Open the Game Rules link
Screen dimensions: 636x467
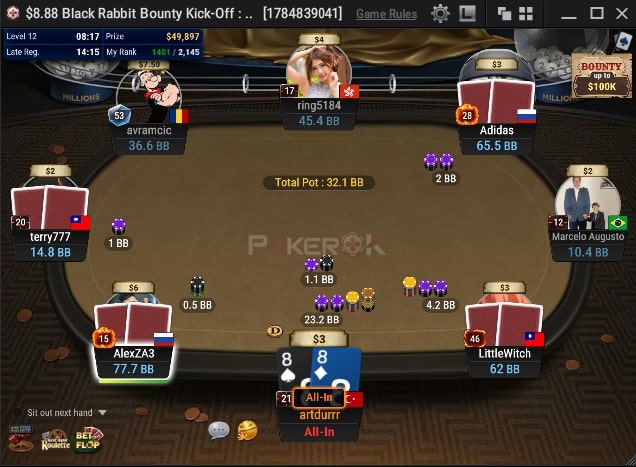click(386, 14)
